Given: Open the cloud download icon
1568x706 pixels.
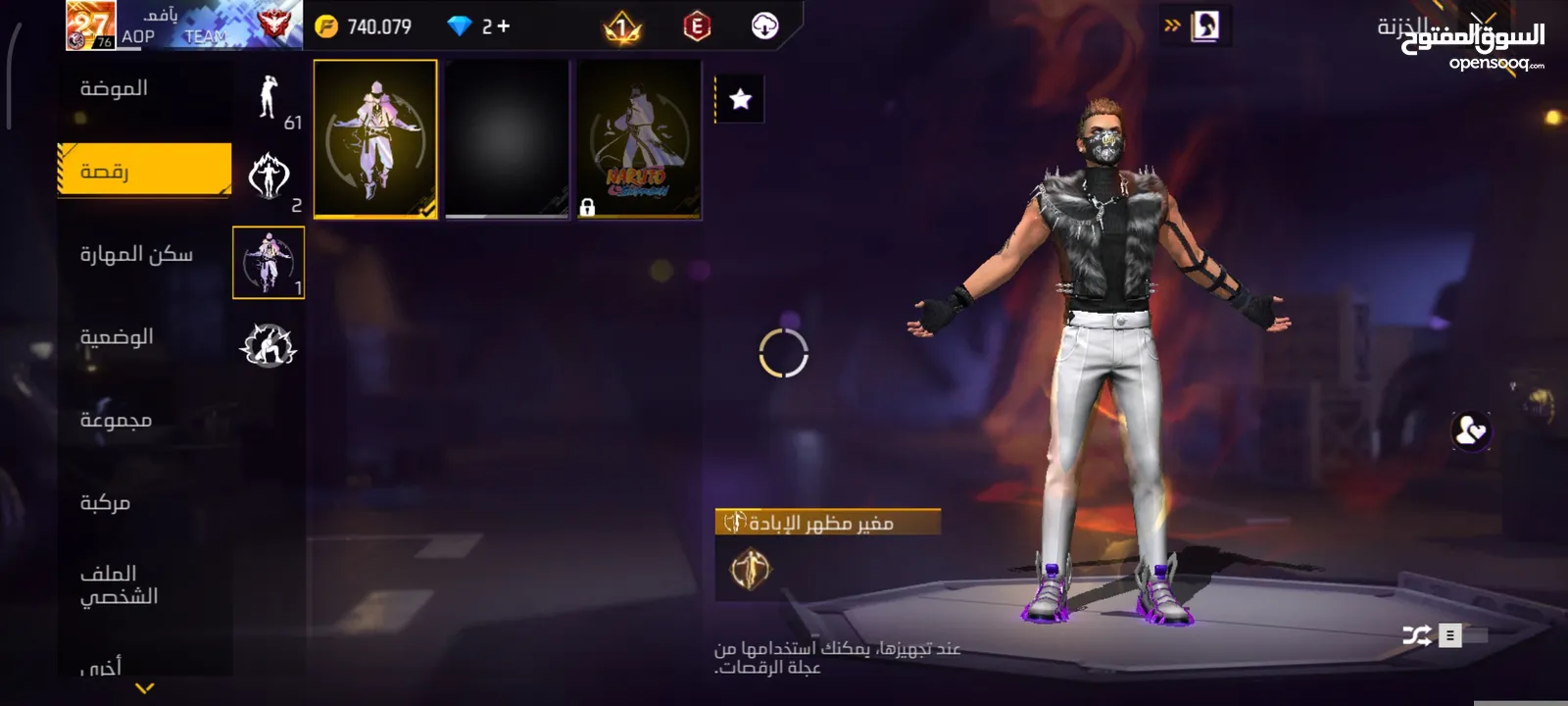Looking at the screenshot, I should pos(764,26).
